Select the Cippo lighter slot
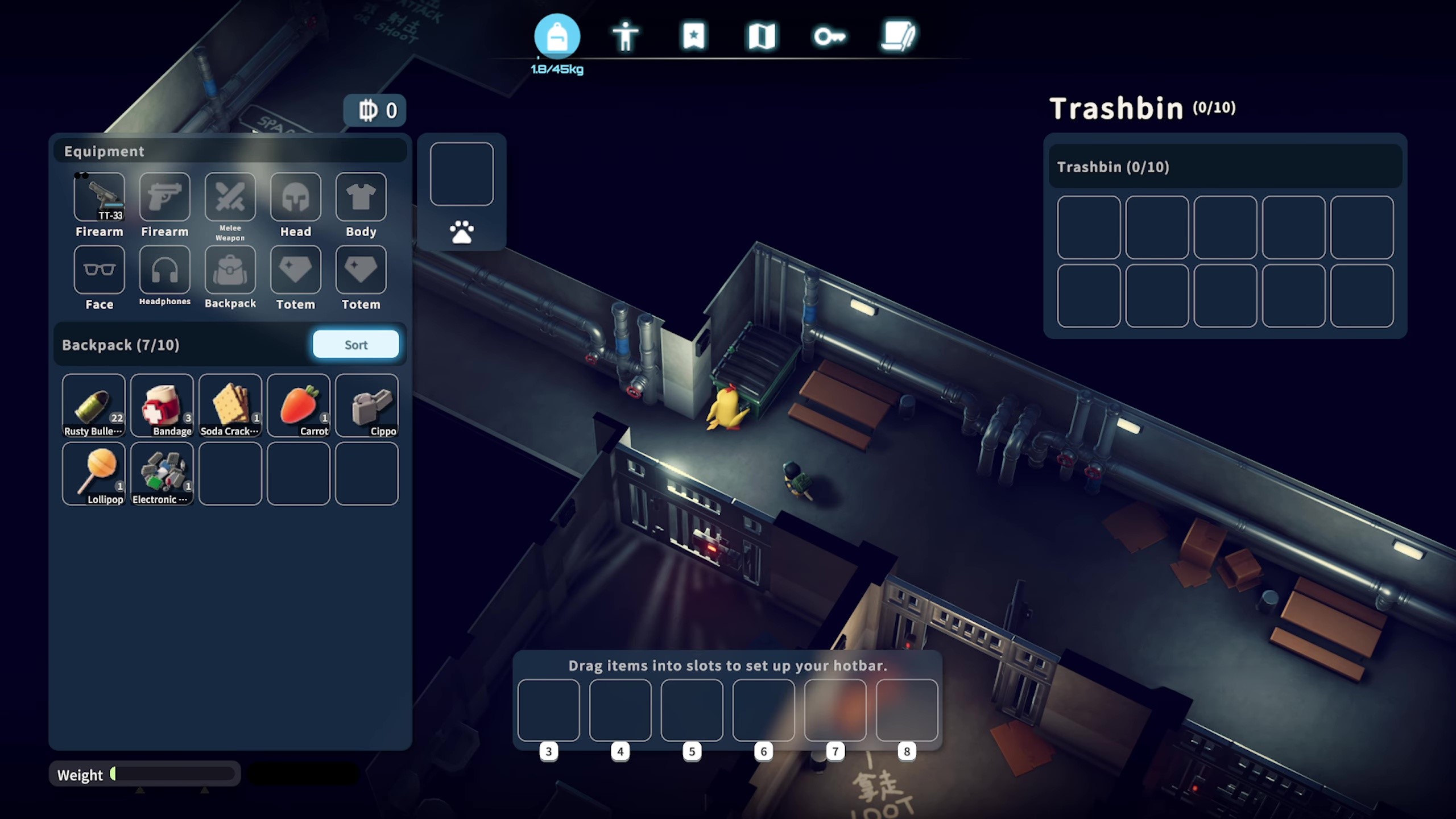This screenshot has width=1456, height=819. (x=367, y=405)
